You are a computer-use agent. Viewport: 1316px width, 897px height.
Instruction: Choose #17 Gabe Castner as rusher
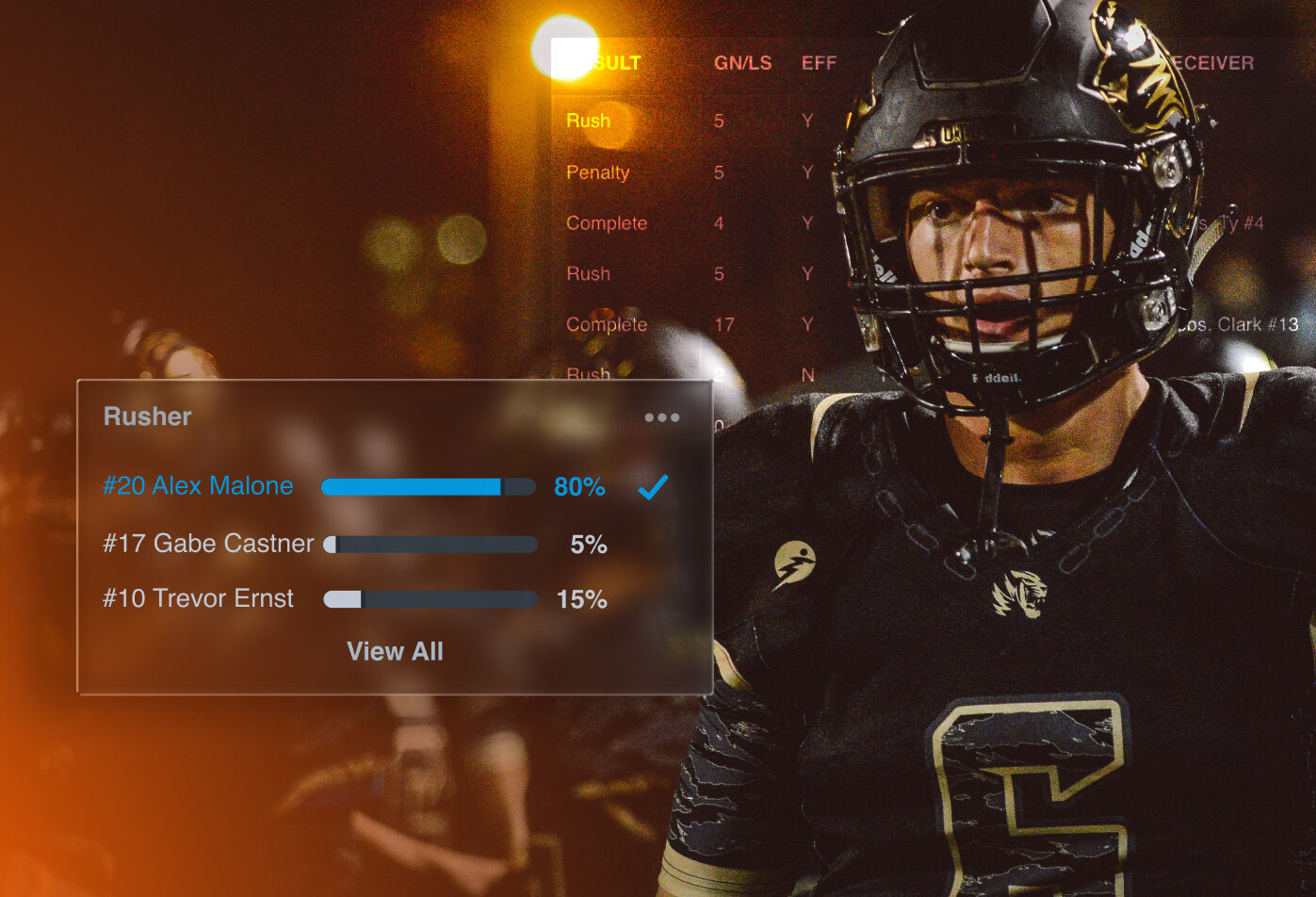(208, 544)
